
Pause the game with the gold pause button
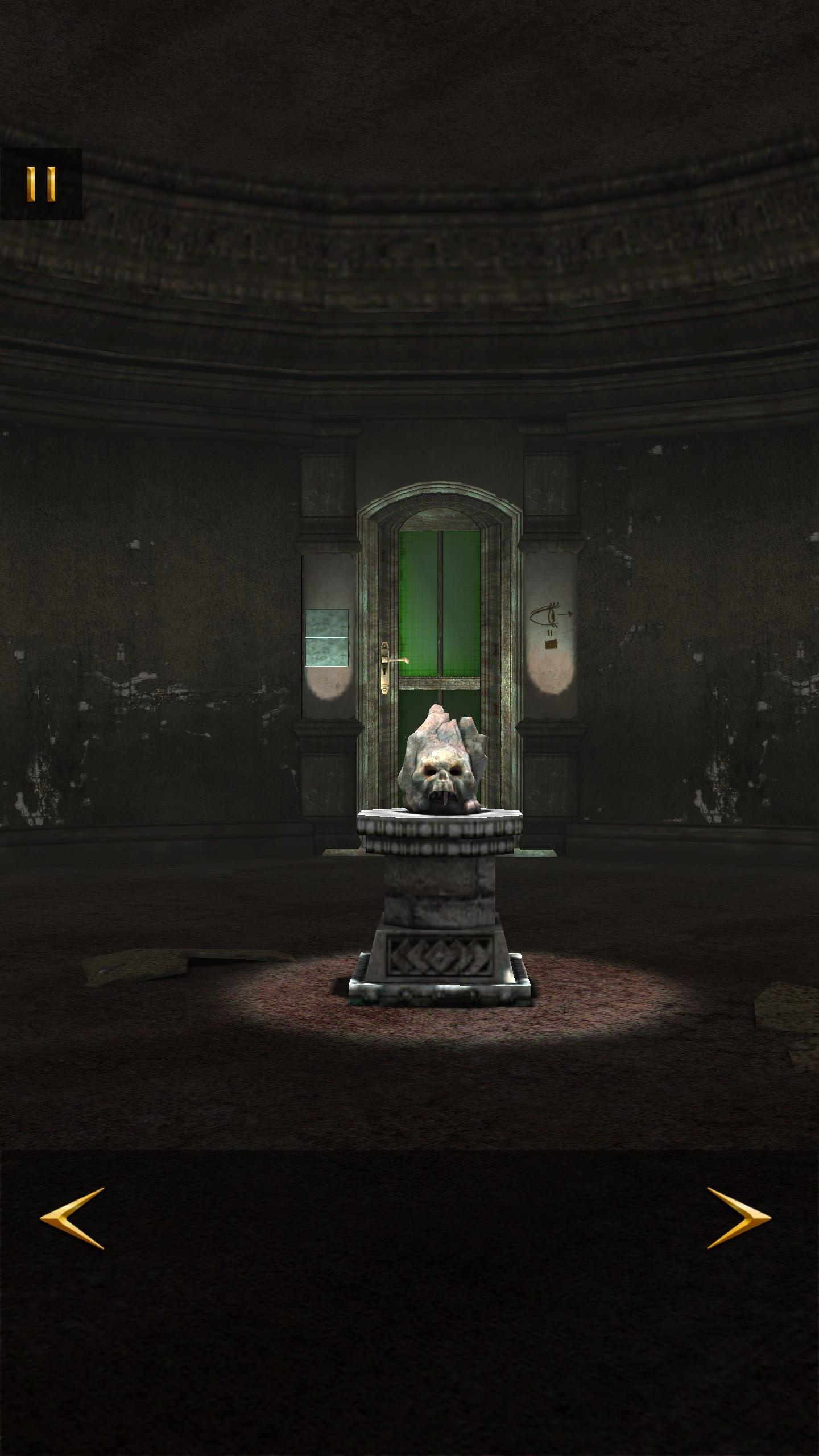[41, 184]
